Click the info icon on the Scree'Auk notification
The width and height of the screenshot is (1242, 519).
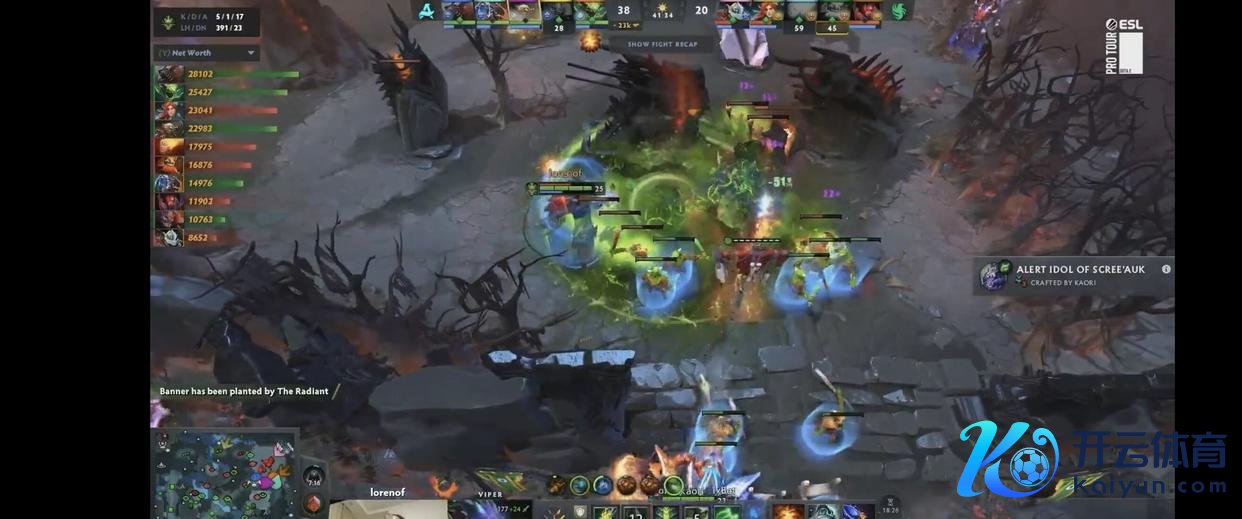pos(1166,269)
